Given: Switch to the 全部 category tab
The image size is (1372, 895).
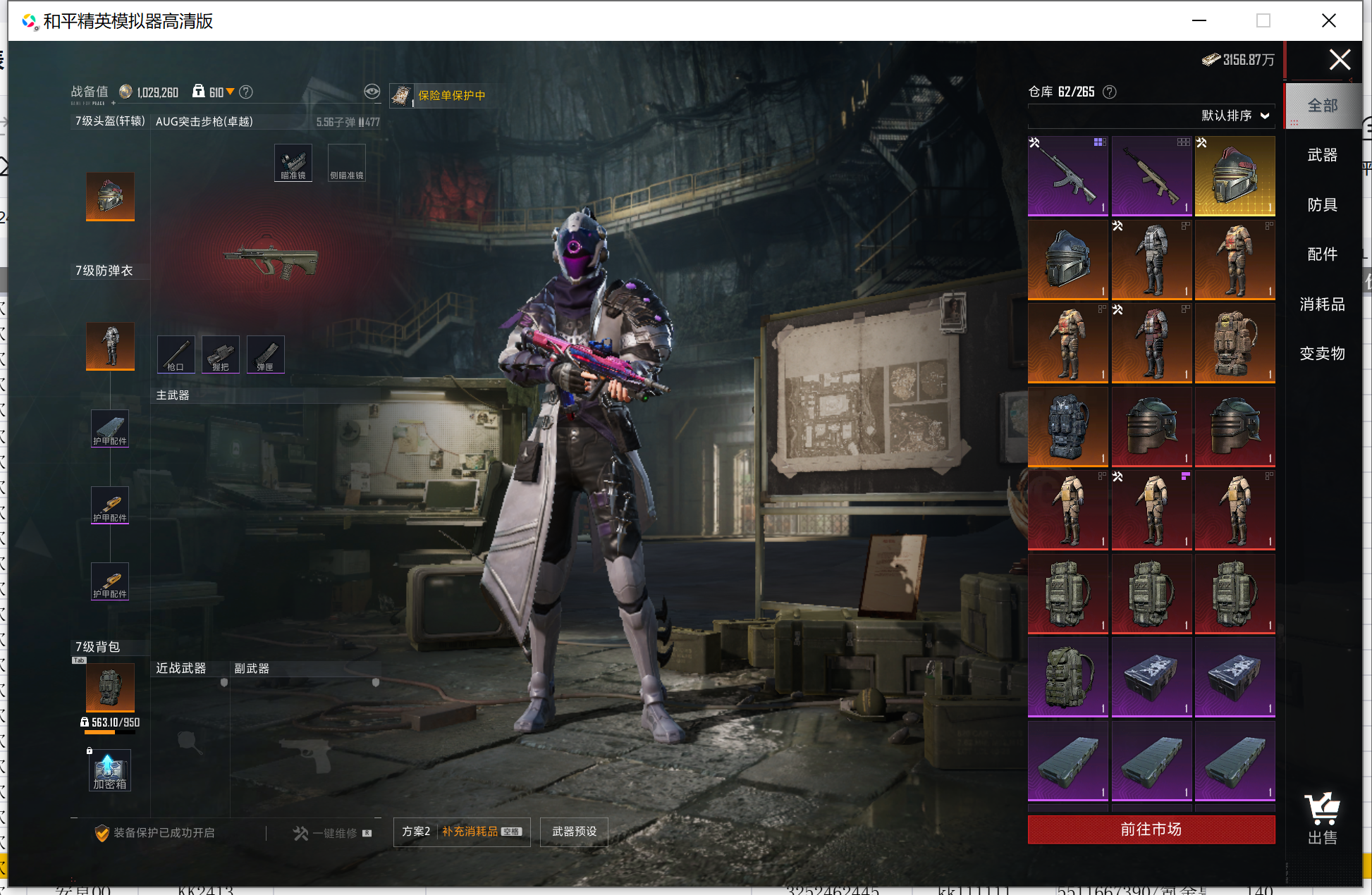Looking at the screenshot, I should pos(1322,106).
